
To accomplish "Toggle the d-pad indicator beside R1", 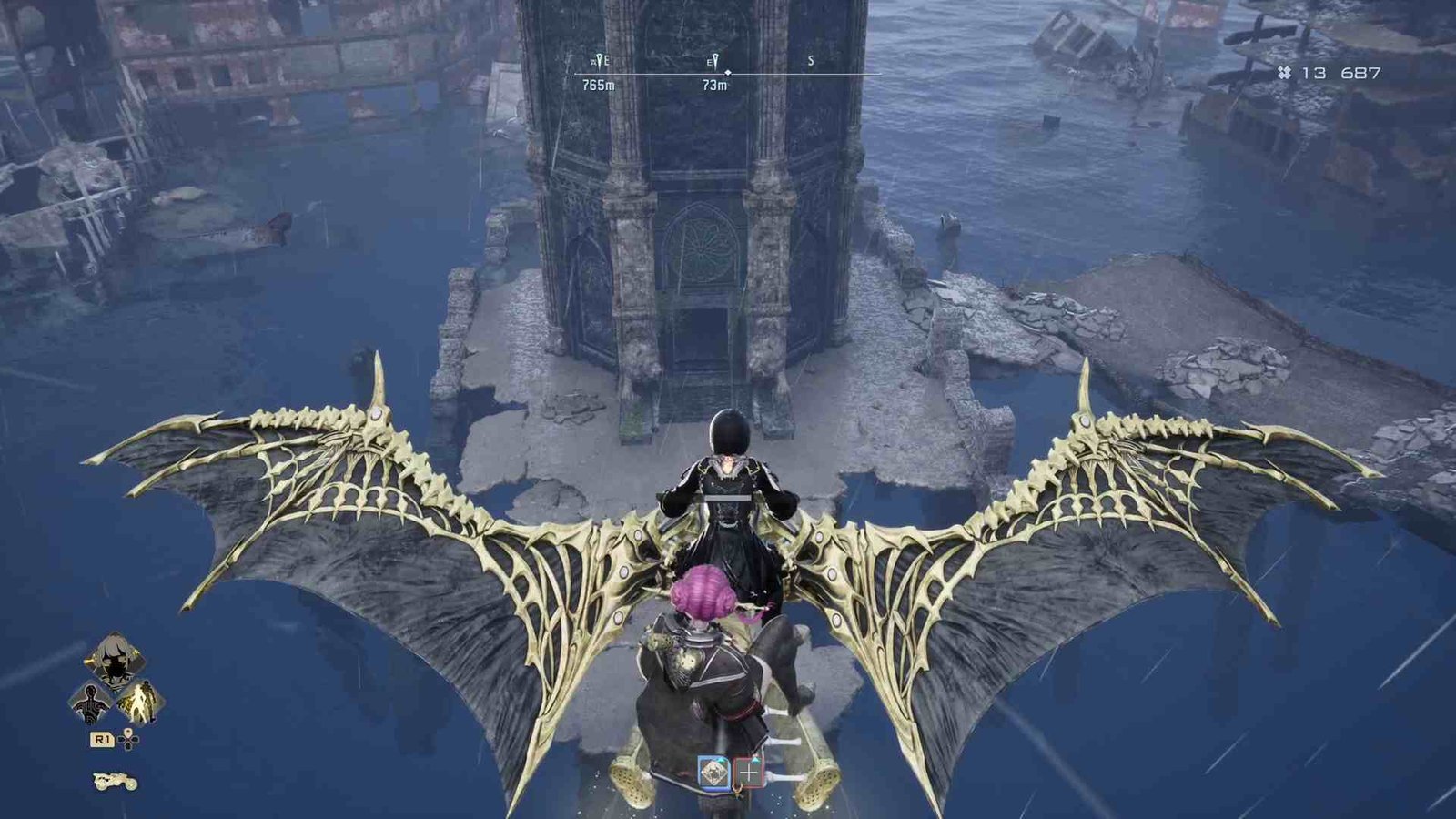I will pos(128,739).
